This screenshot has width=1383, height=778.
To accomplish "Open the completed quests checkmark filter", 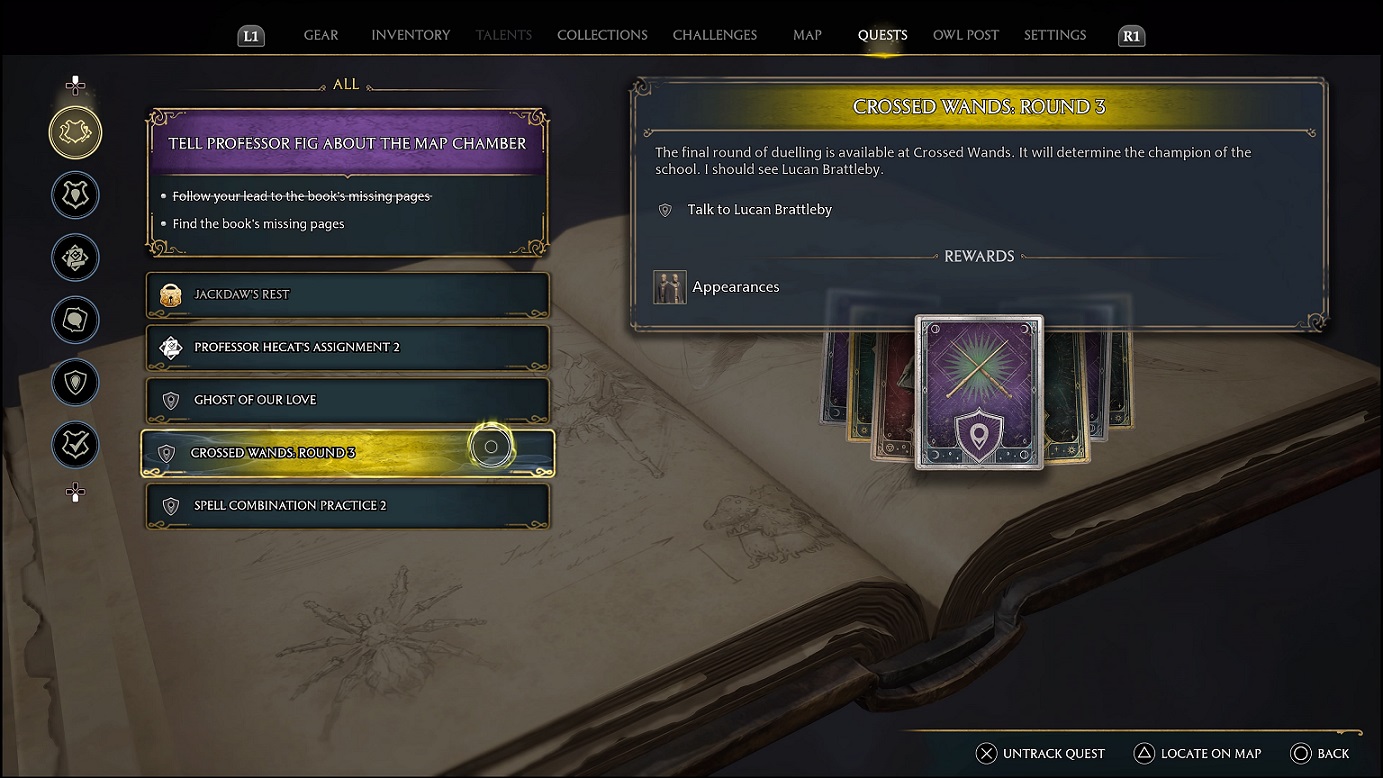I will pyautogui.click(x=75, y=445).
